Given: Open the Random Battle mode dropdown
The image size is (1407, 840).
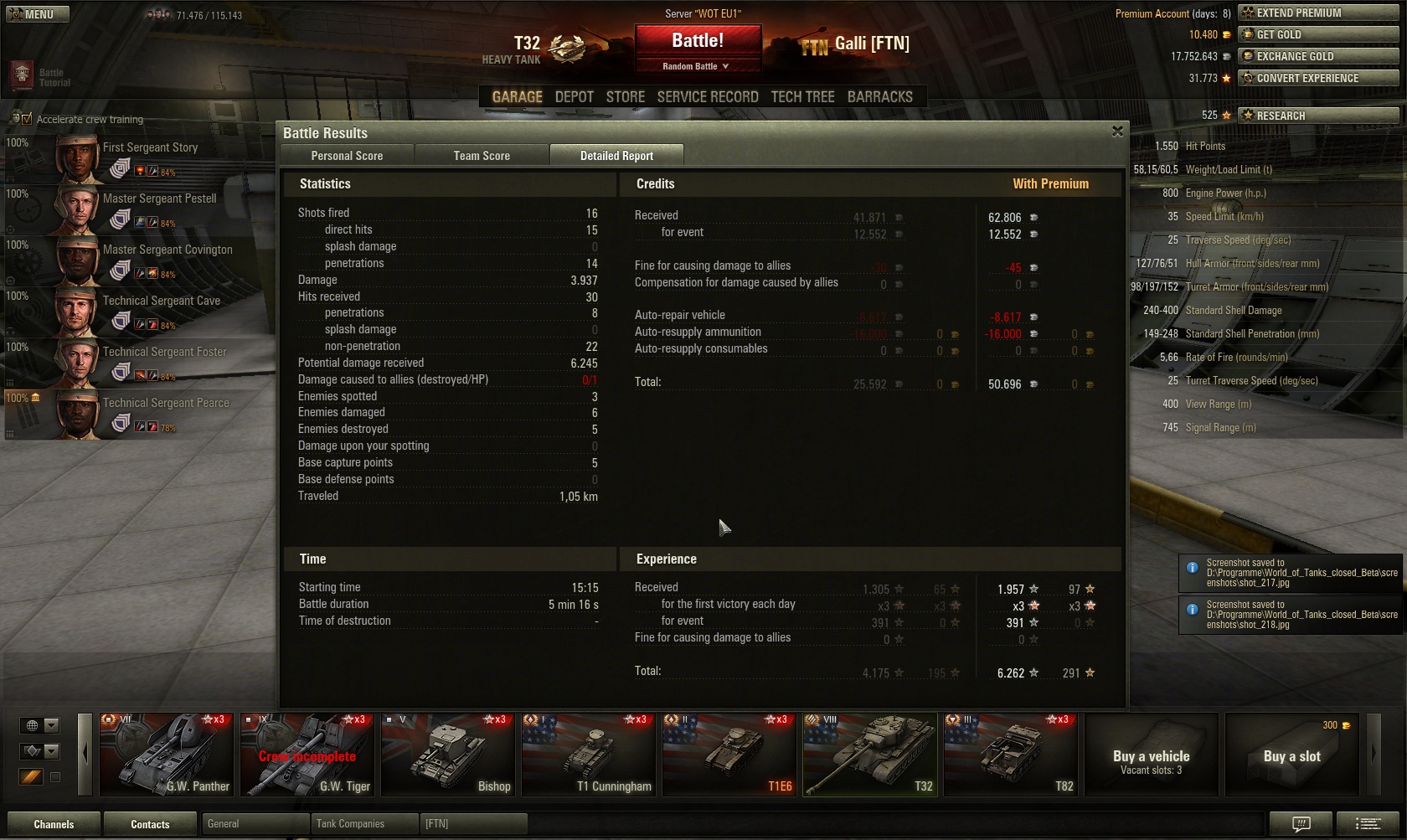Looking at the screenshot, I should pos(697,66).
